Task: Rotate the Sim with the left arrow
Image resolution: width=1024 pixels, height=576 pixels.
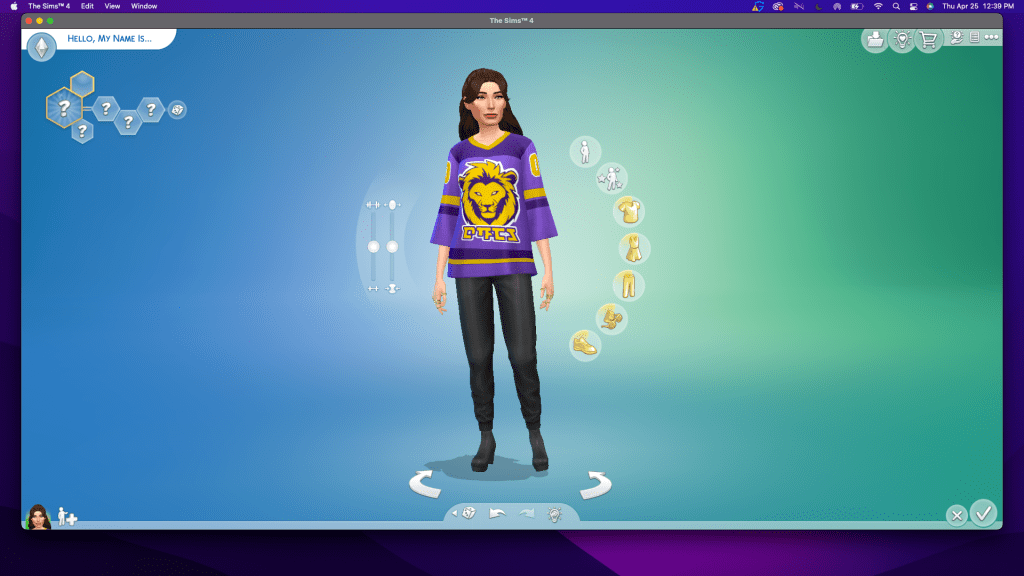Action: point(426,485)
